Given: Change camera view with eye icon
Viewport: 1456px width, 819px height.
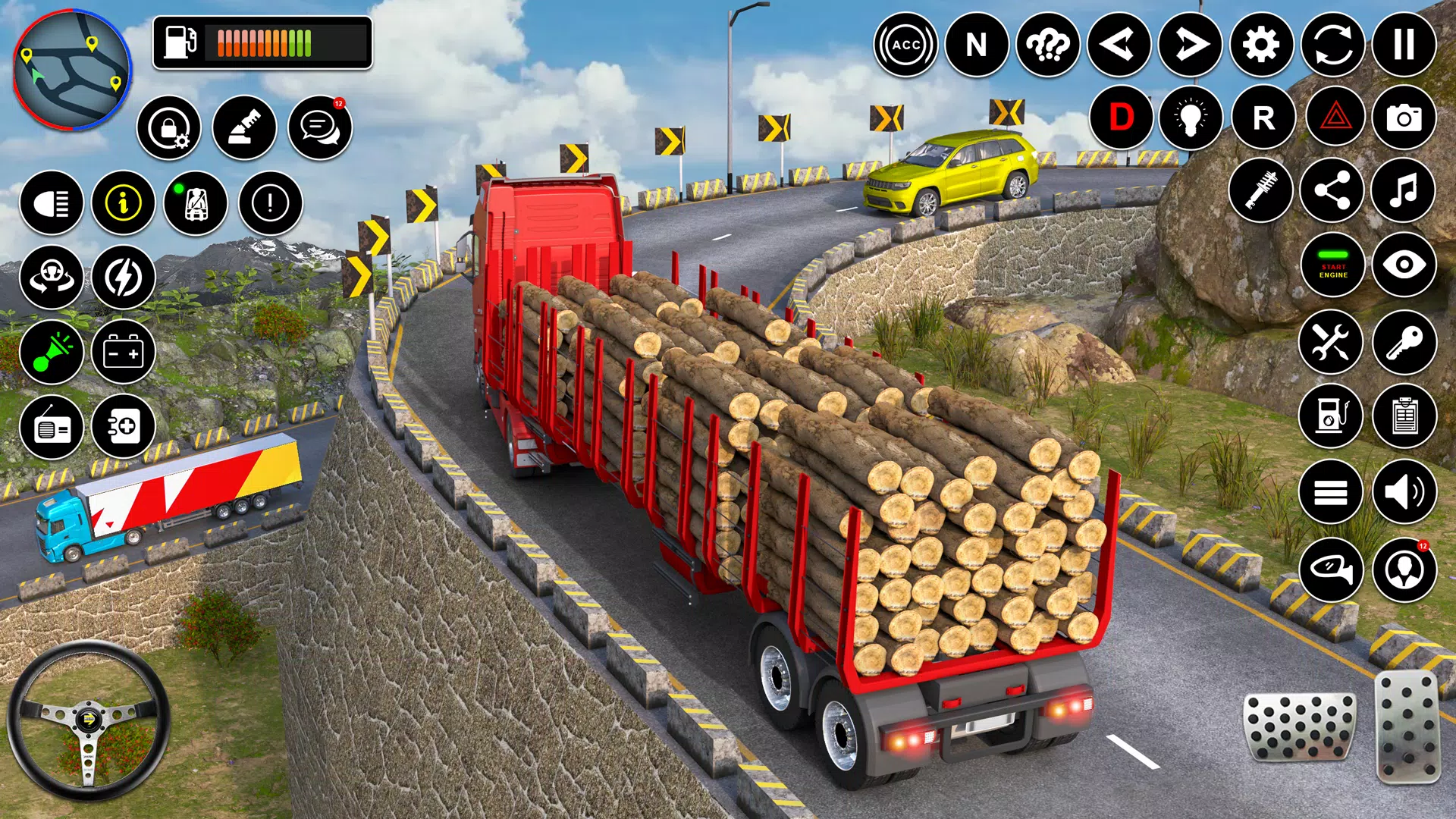Looking at the screenshot, I should tap(1404, 265).
